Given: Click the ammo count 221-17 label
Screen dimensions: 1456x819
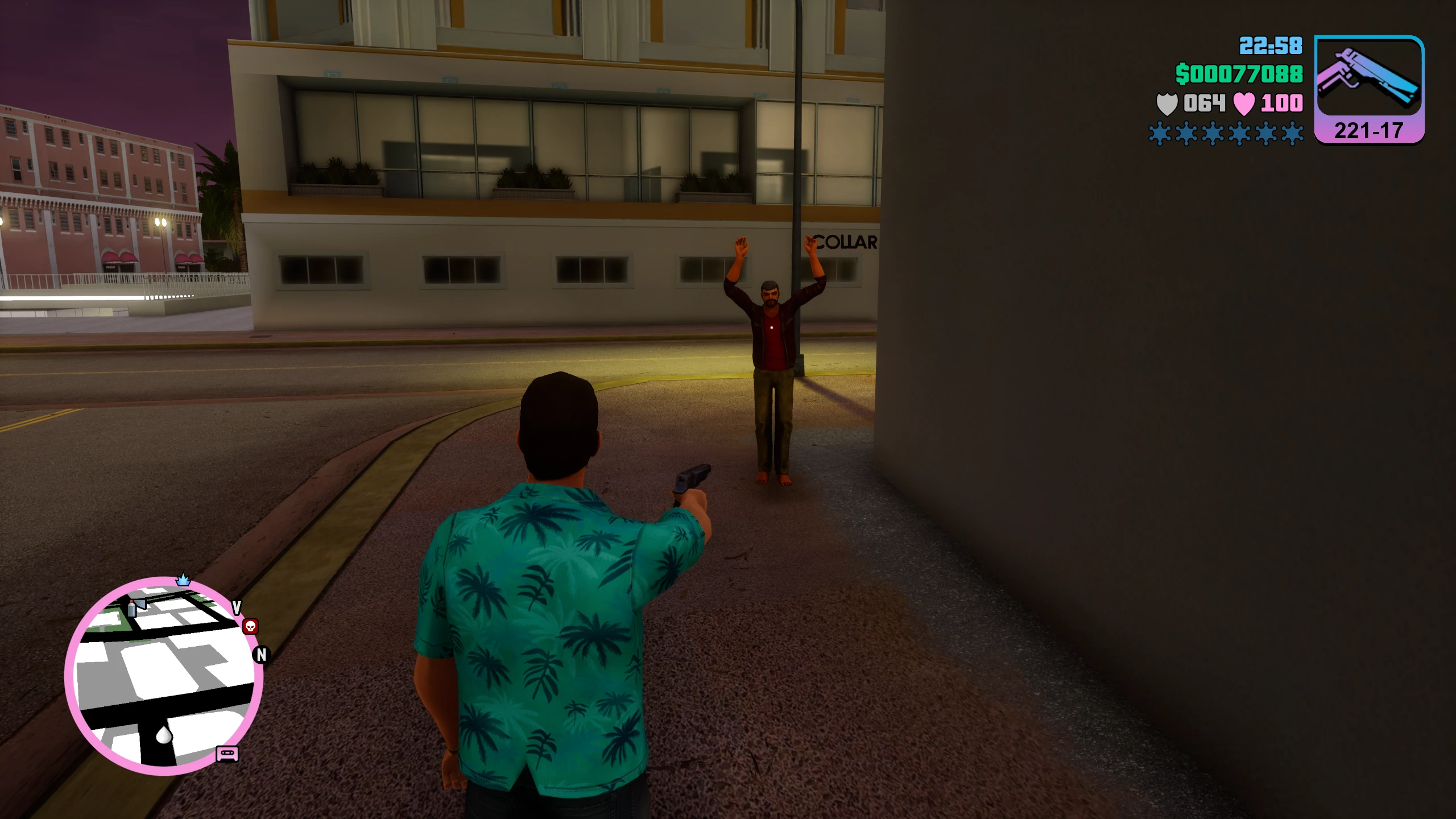Looking at the screenshot, I should click(x=1368, y=130).
